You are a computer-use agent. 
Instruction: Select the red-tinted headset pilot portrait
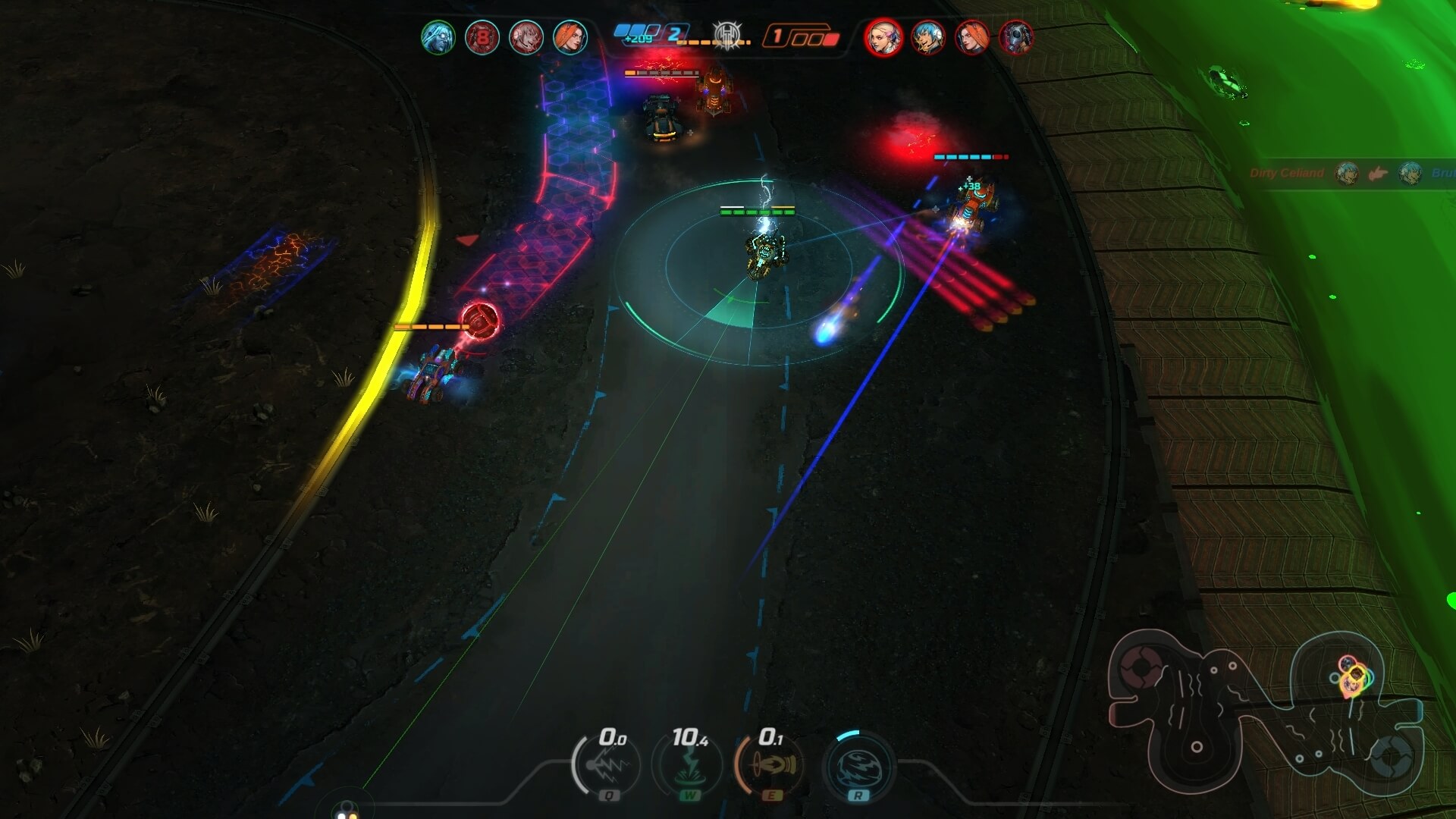point(526,37)
